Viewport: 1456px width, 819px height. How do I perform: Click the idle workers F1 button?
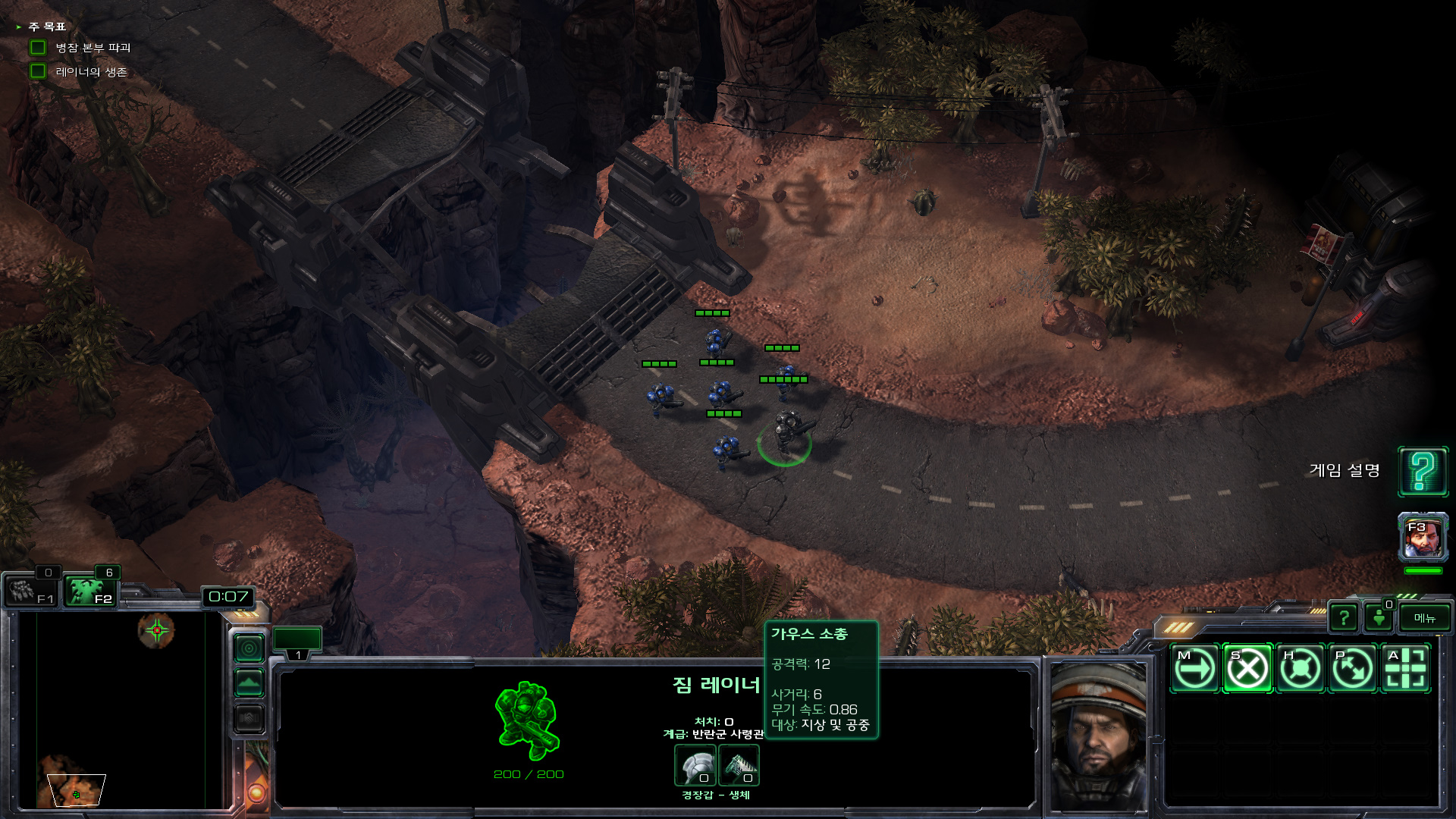pyautogui.click(x=31, y=591)
